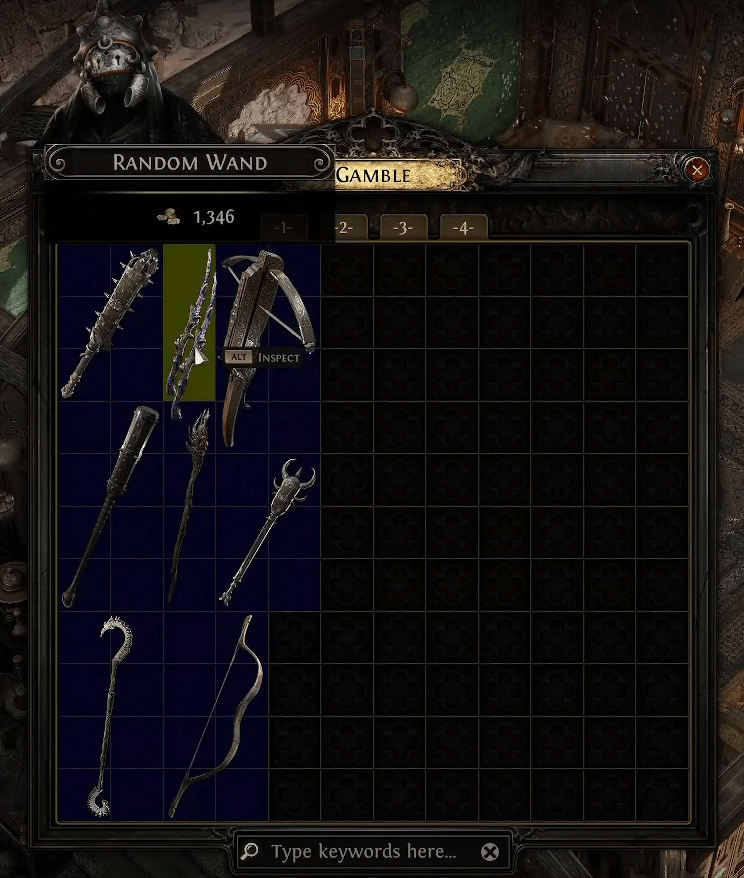Switch to vendor tab -1-
744x878 pixels.
283,228
